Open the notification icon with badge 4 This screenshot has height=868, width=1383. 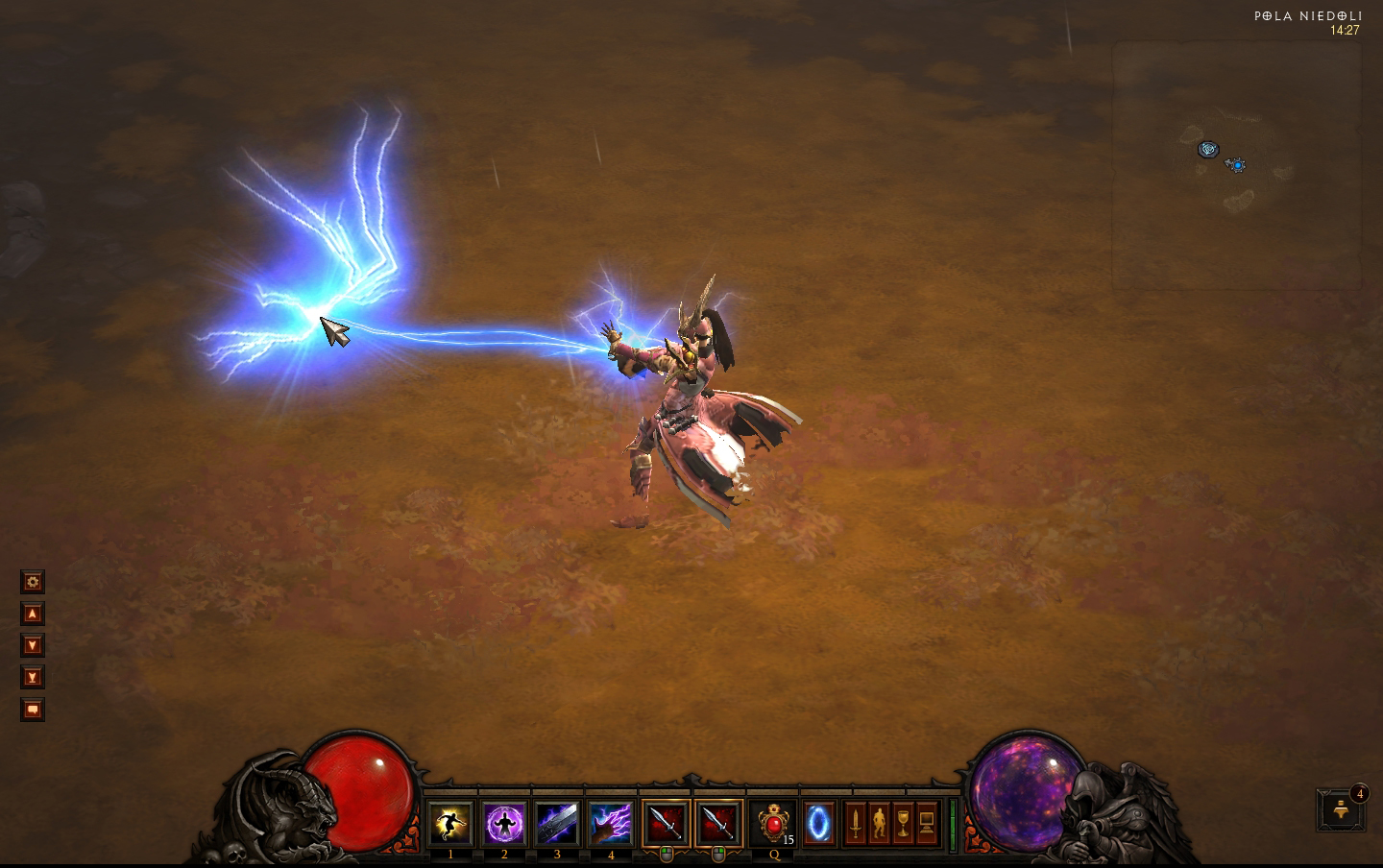tap(1342, 809)
